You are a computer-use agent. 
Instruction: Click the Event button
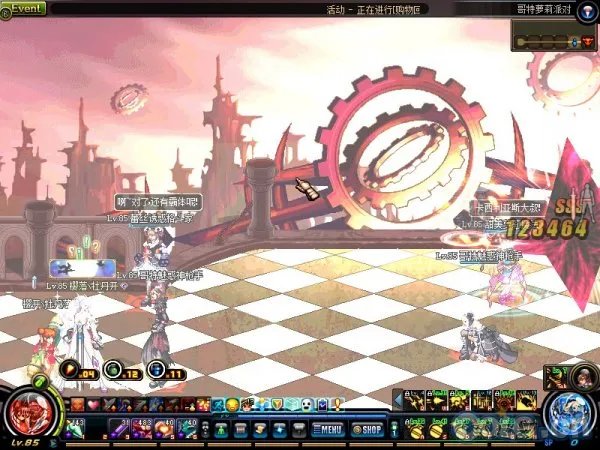23,8
